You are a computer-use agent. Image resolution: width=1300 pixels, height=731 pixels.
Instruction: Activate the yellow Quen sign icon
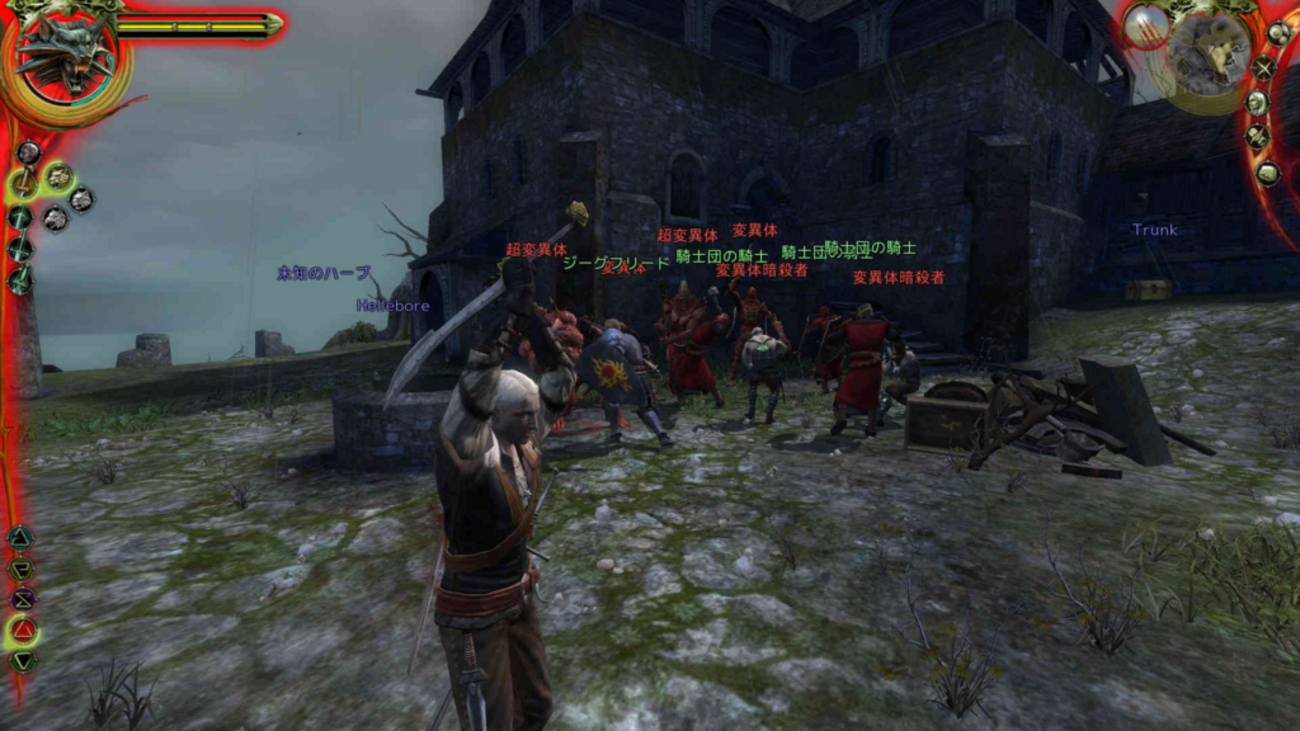(x=21, y=569)
